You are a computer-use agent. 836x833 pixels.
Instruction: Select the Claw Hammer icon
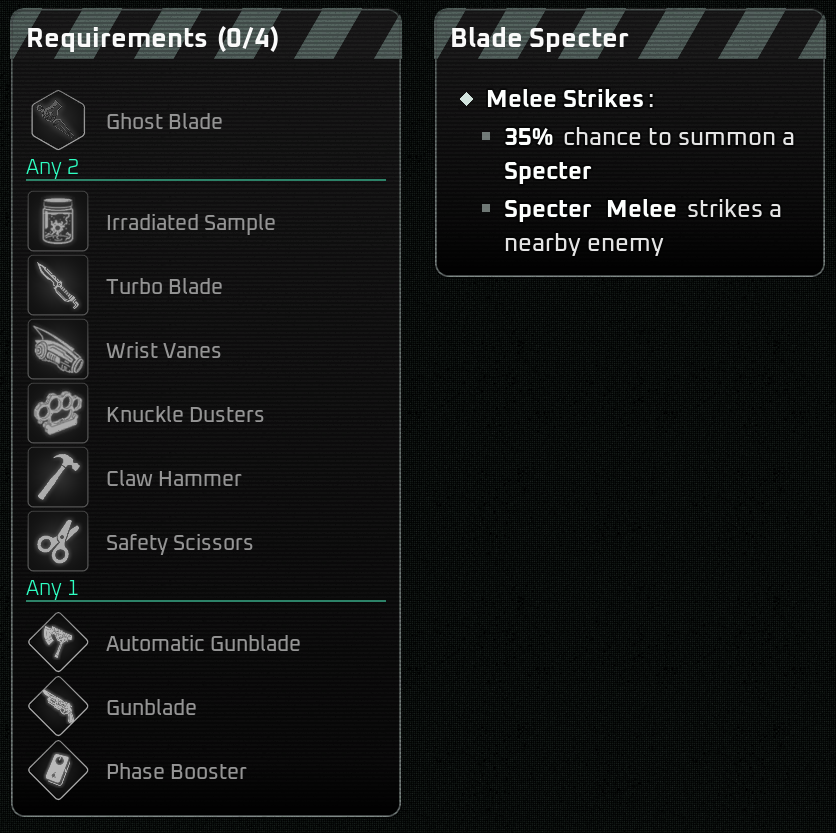pos(58,478)
